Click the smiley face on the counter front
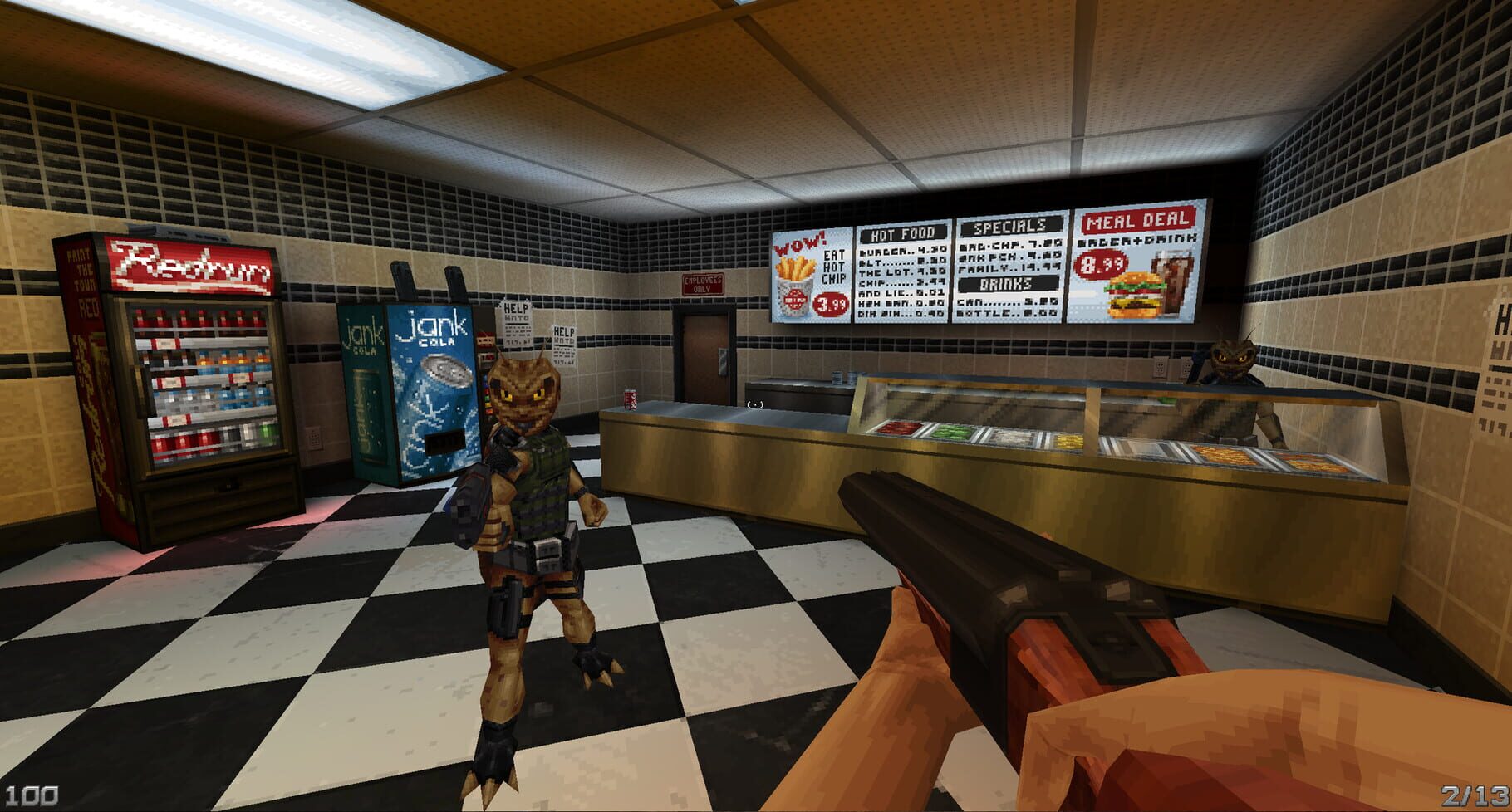The width and height of the screenshot is (1512, 812). coord(754,404)
